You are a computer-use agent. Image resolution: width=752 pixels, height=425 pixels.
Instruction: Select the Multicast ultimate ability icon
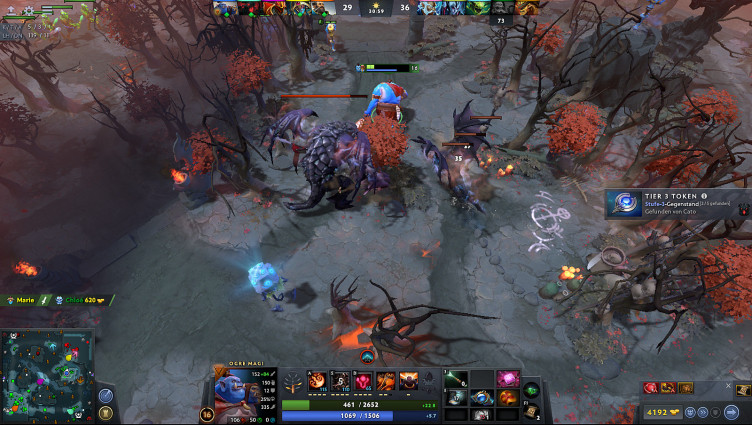click(409, 380)
